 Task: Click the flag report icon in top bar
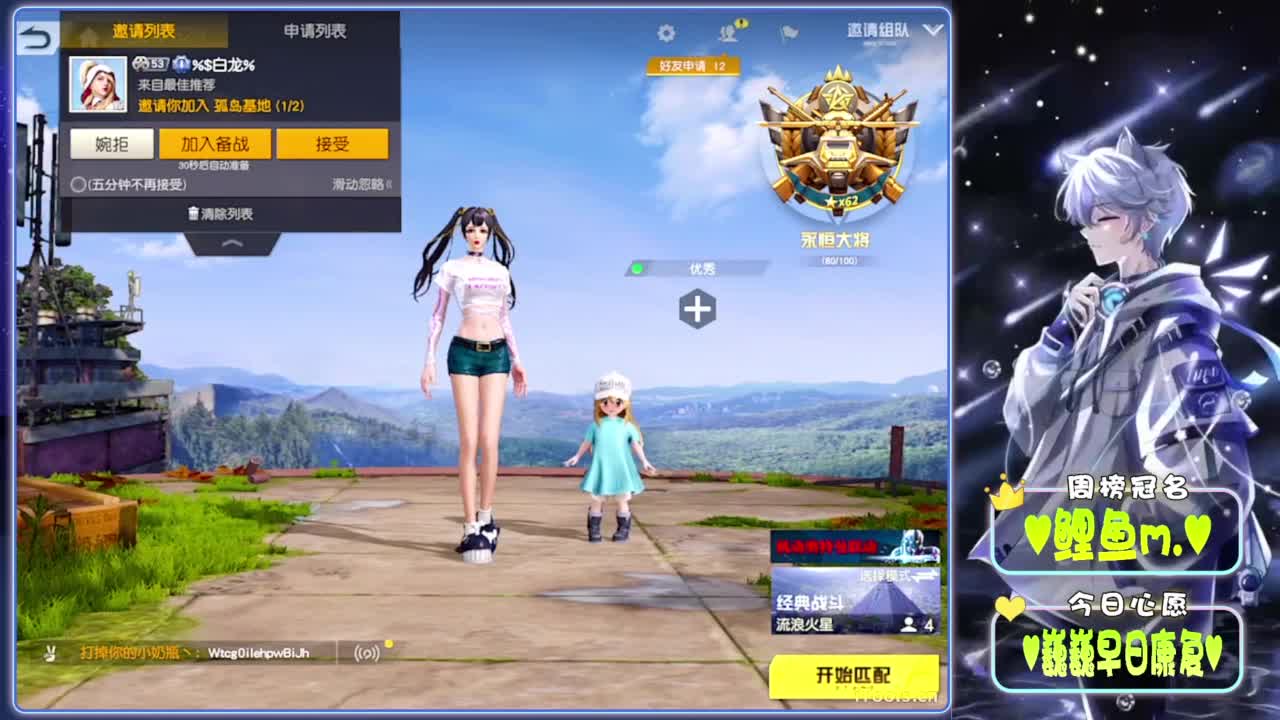(787, 32)
